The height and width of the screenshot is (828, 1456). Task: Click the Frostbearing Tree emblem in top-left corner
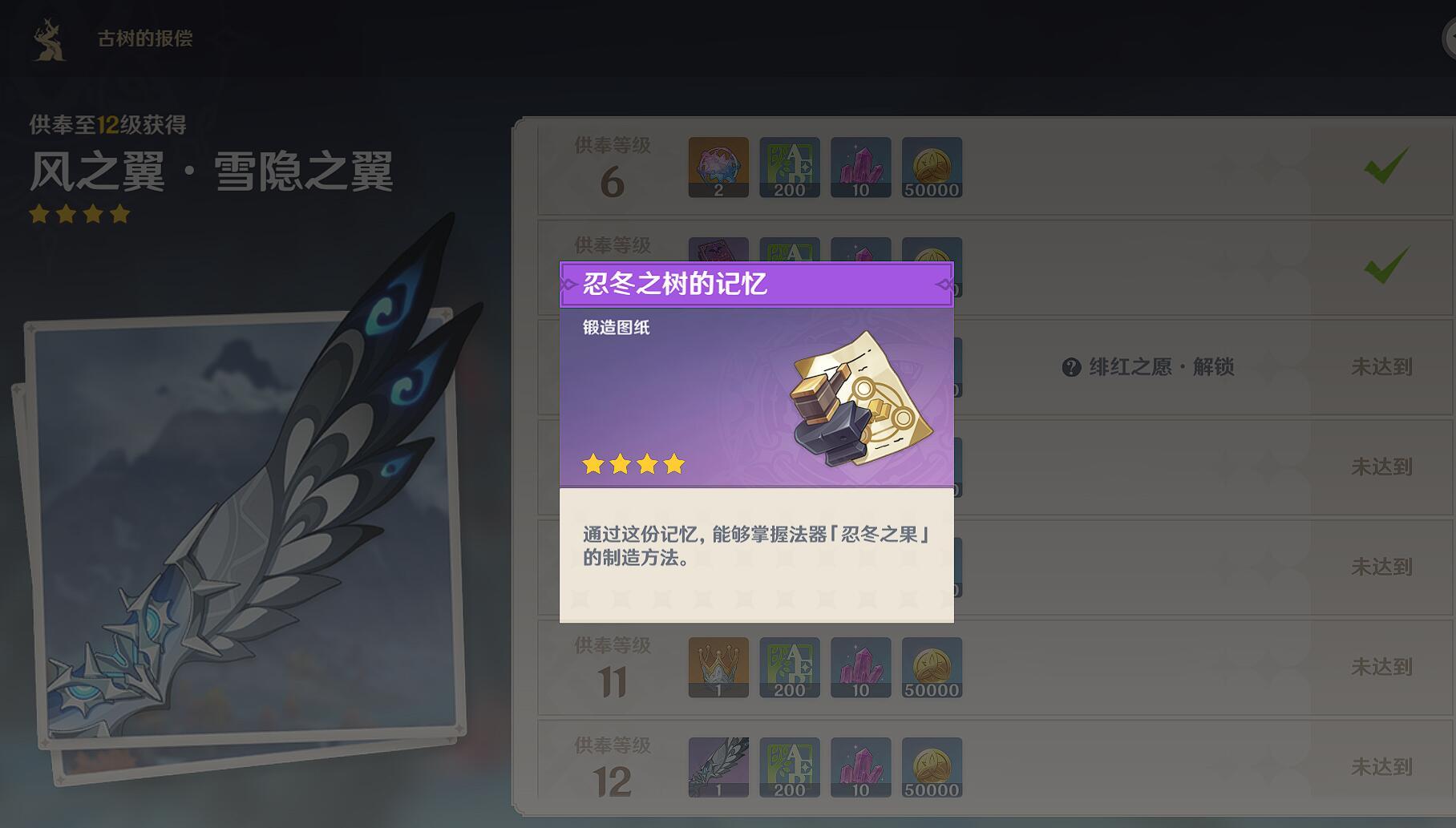tap(48, 37)
